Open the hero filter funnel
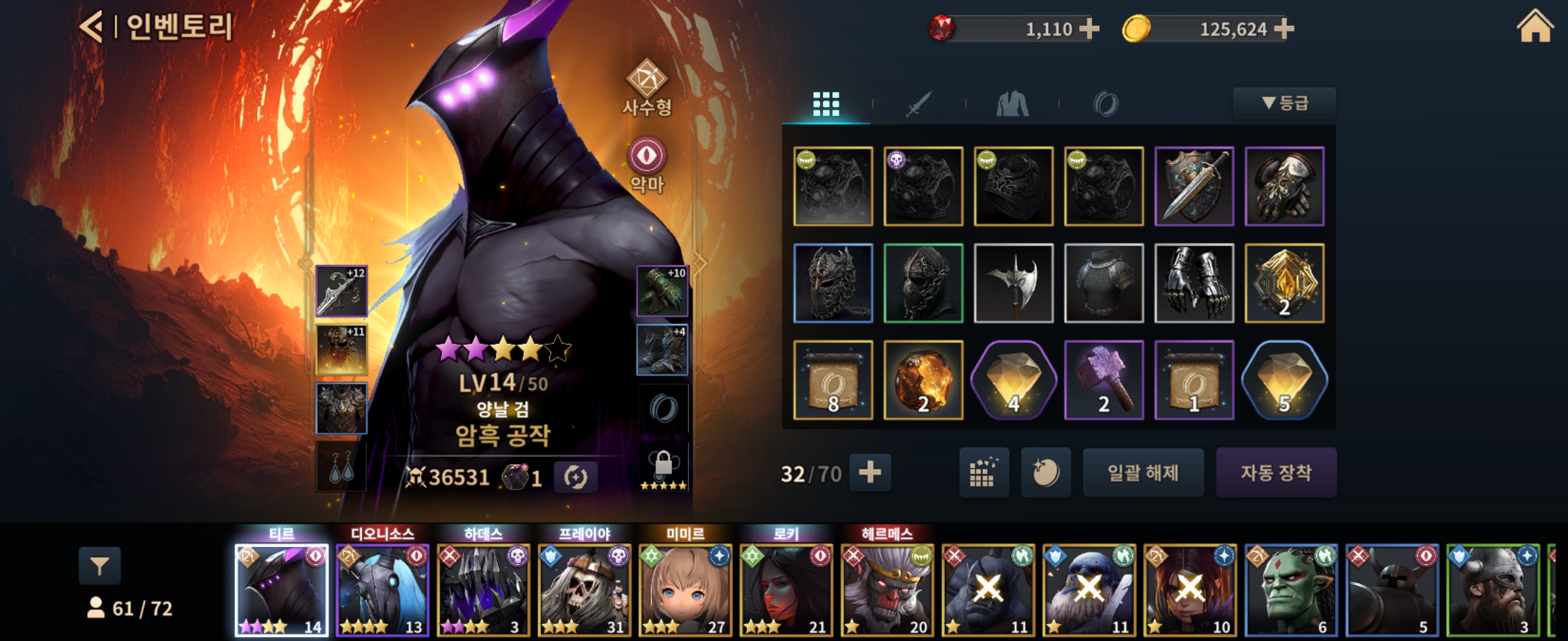The height and width of the screenshot is (641, 1568). (100, 566)
